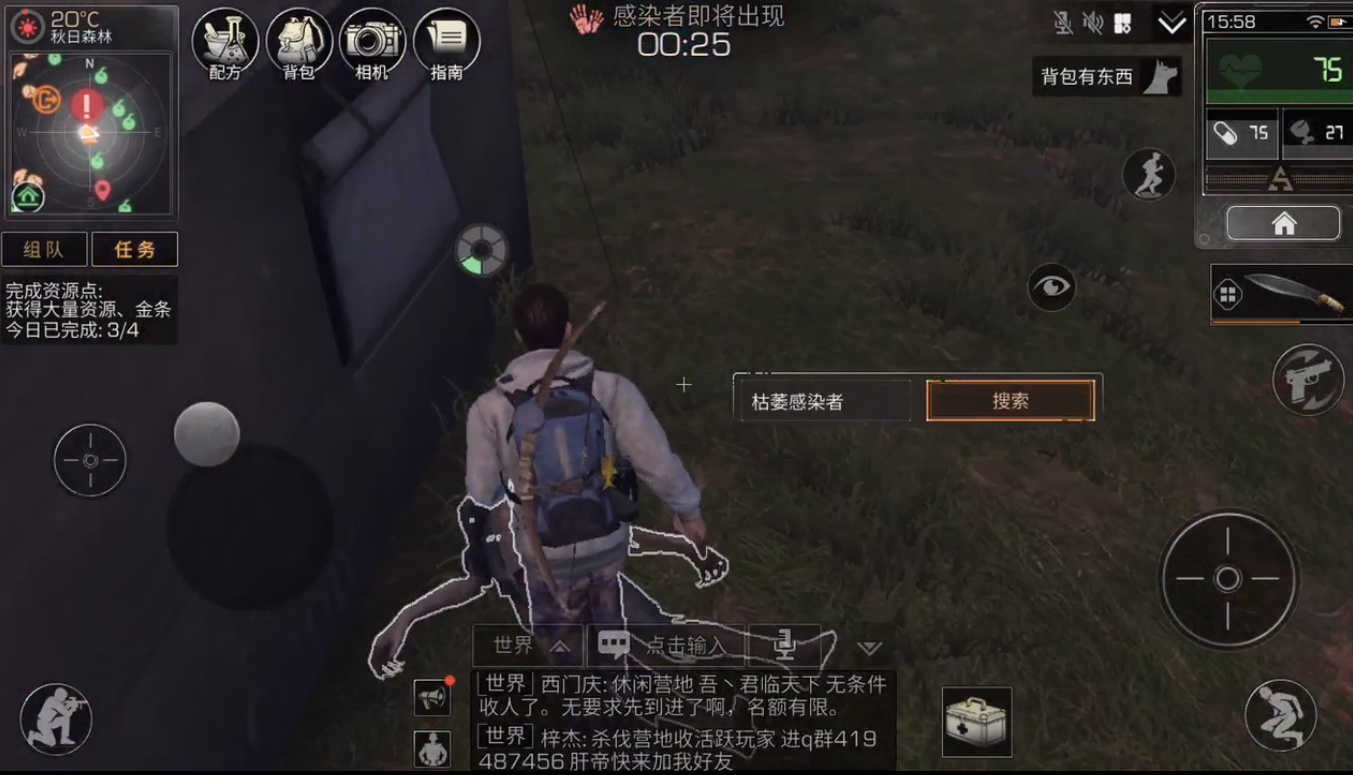1353x775 pixels.
Task: Toggle the eye observation mode
Action: pyautogui.click(x=1051, y=288)
